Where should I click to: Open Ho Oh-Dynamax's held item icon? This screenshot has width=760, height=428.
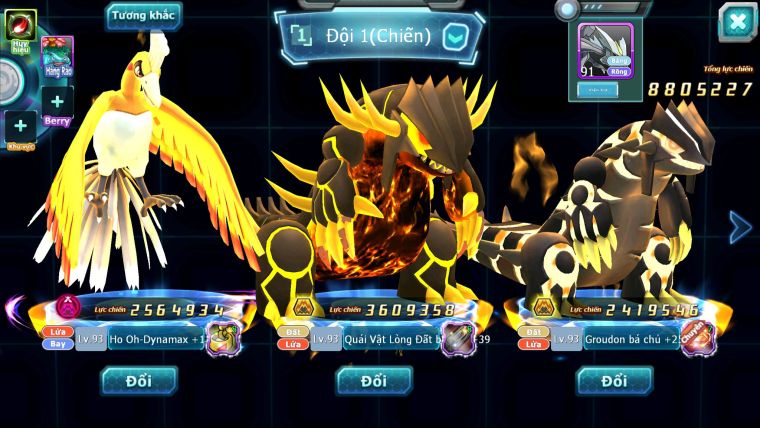223,338
